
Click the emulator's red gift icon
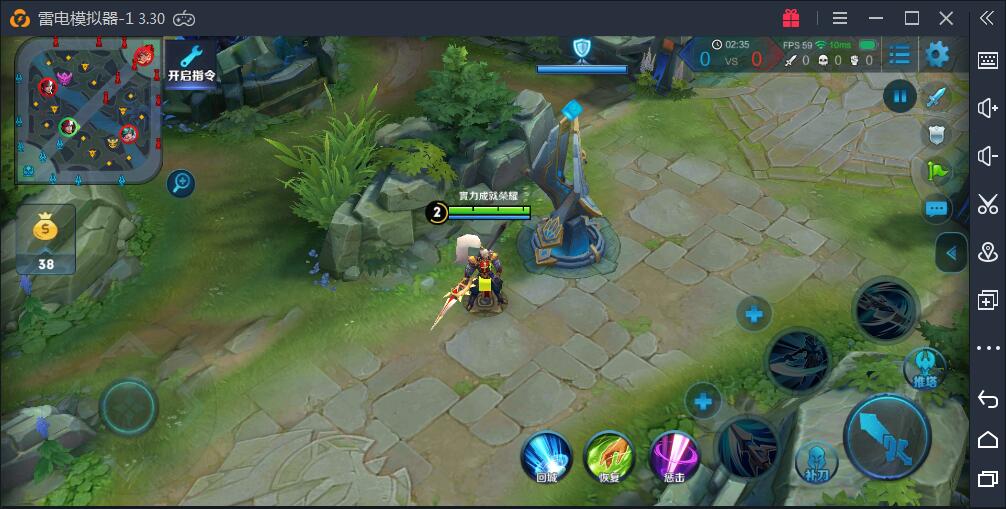[791, 18]
